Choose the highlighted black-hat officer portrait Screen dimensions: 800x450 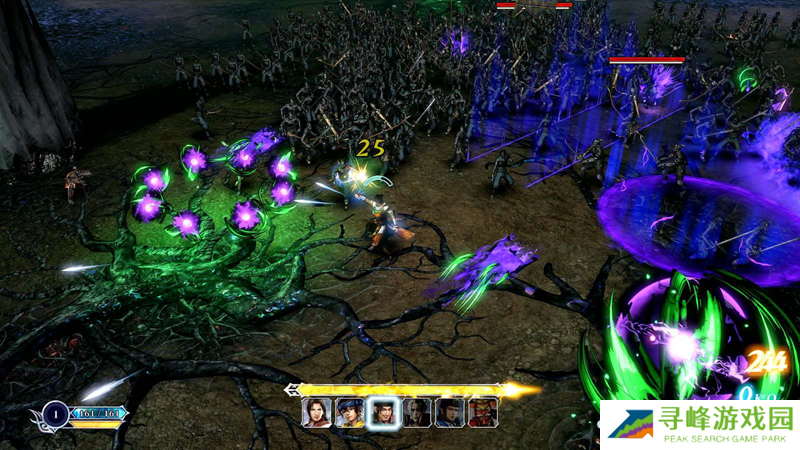click(x=382, y=412)
